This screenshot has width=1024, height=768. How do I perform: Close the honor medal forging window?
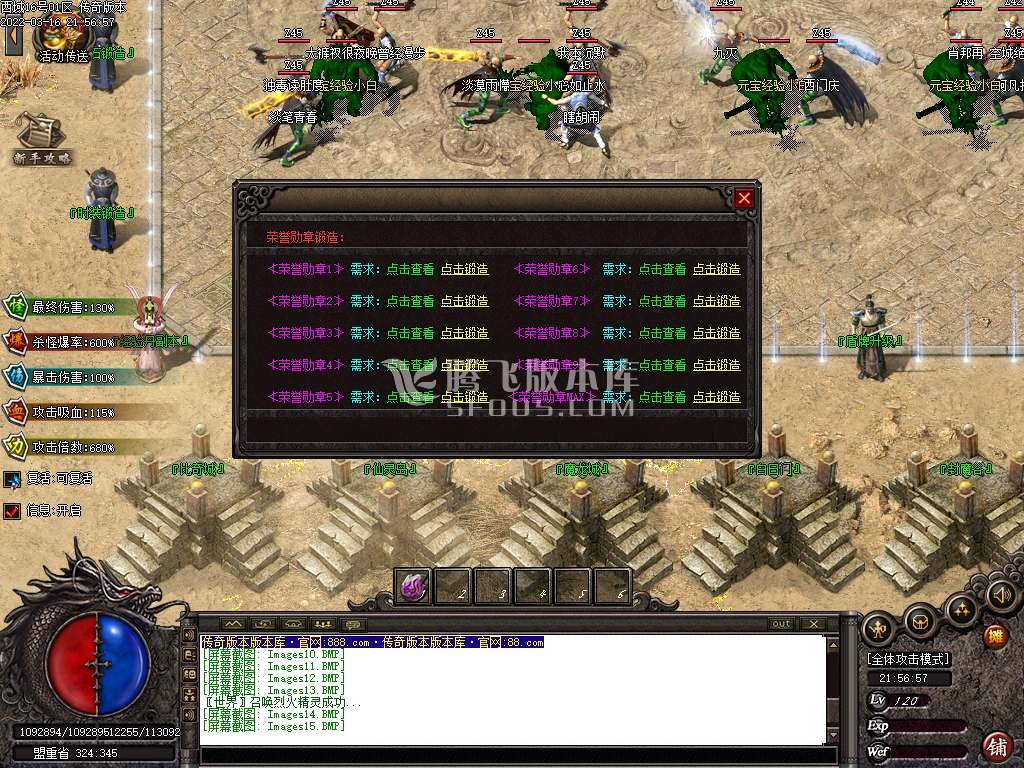tap(744, 198)
